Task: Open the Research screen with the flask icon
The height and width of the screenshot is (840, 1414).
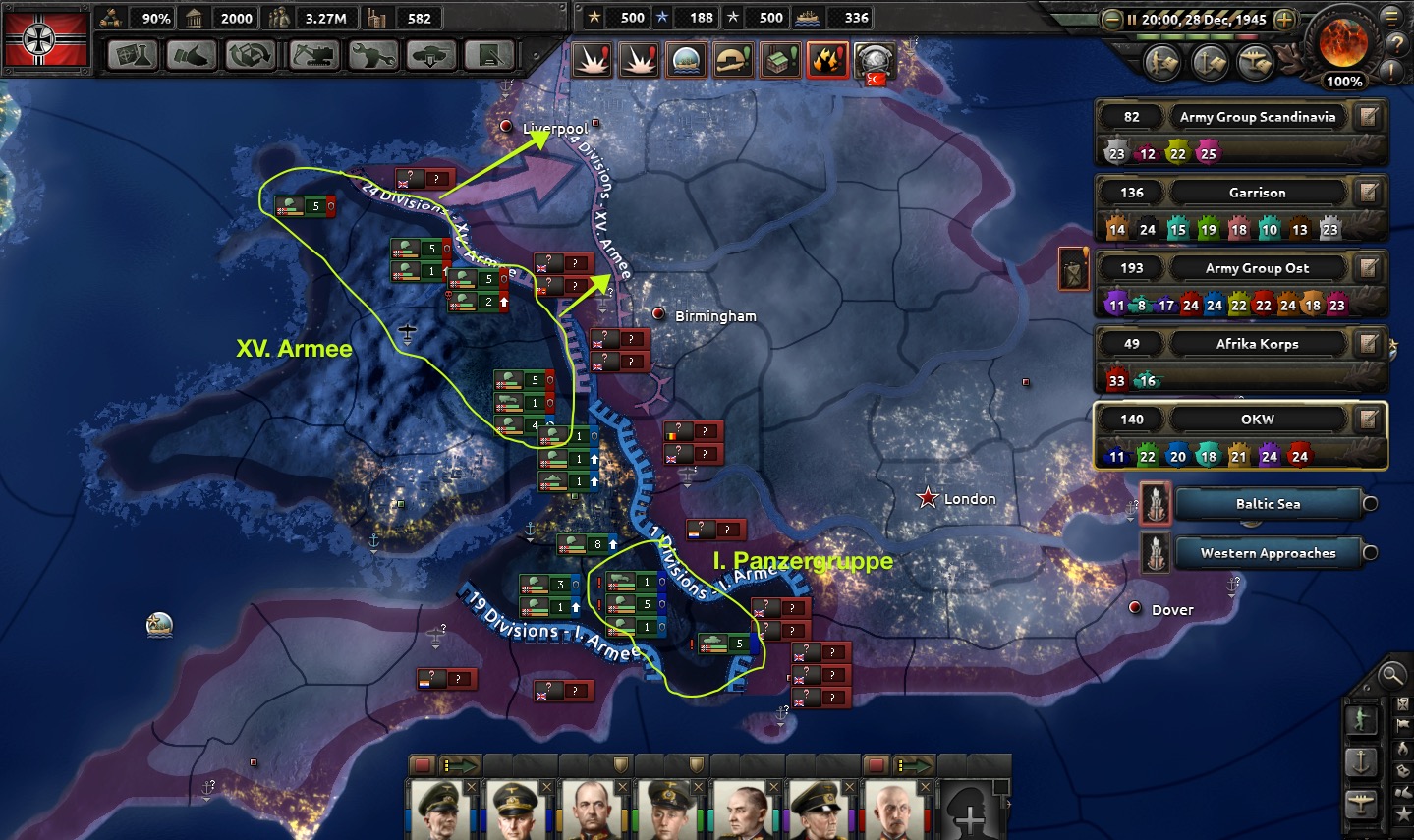Action: click(133, 55)
